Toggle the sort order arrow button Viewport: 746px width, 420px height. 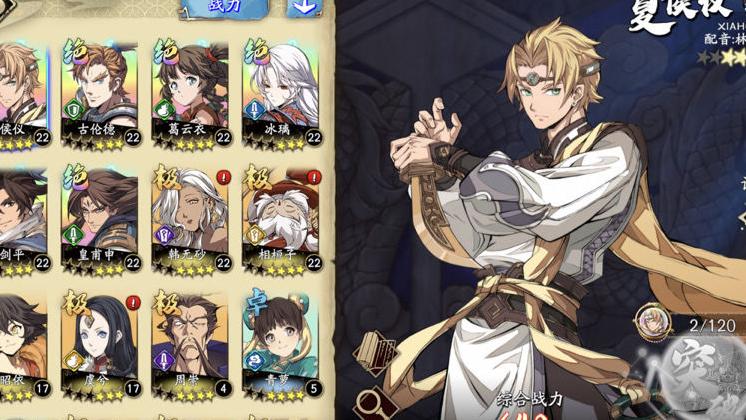pyautogui.click(x=303, y=8)
